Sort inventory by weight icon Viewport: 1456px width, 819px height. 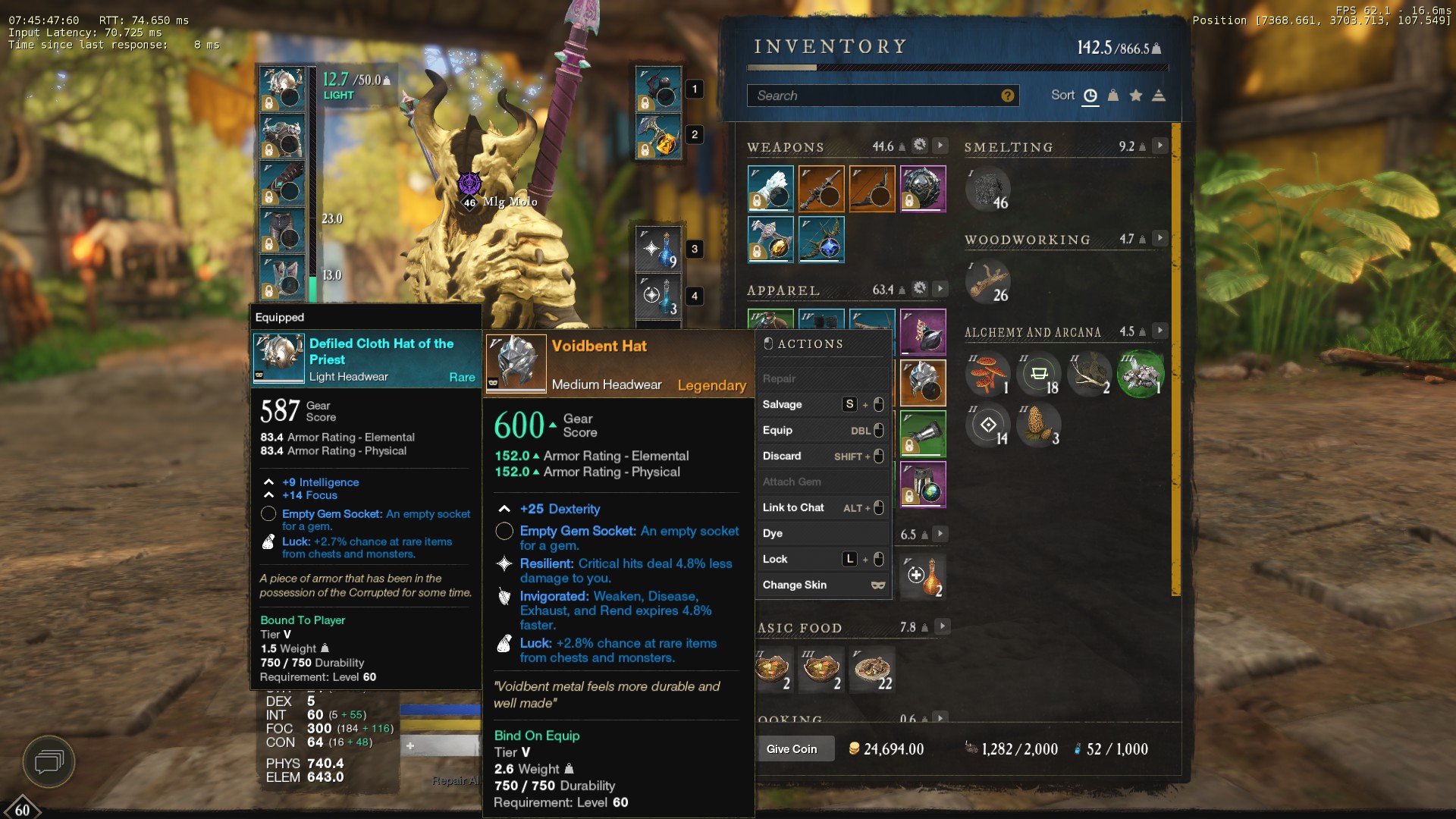tap(1112, 95)
